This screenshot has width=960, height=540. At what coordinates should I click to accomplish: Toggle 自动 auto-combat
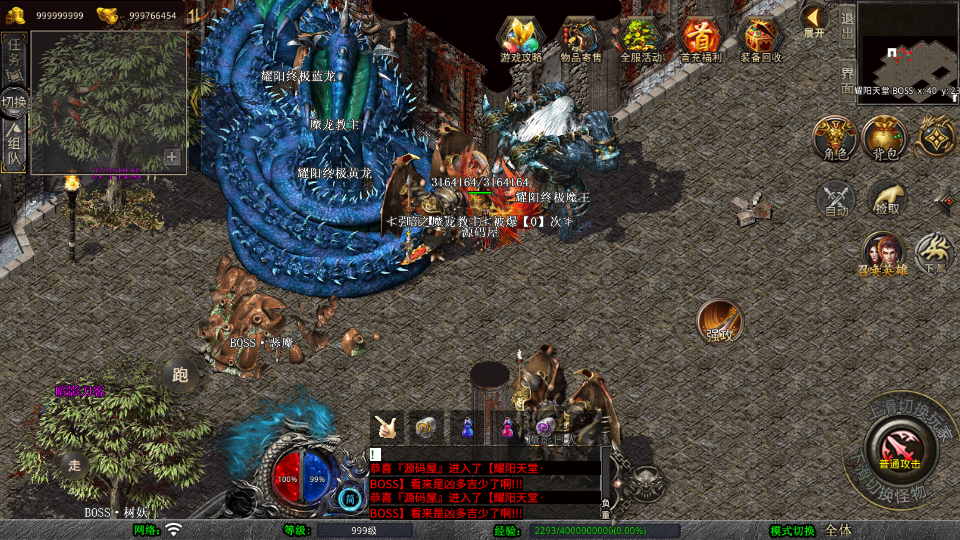836,200
